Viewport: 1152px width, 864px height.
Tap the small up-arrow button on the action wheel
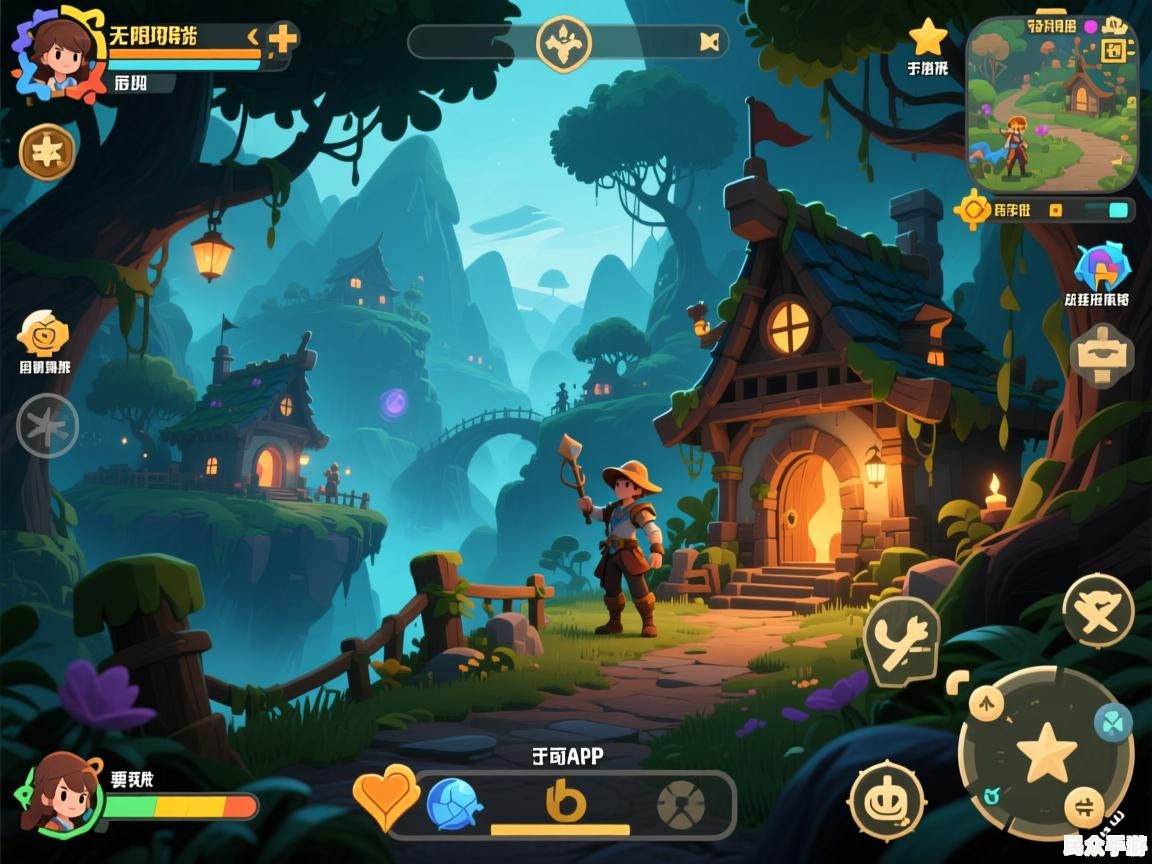pos(986,703)
